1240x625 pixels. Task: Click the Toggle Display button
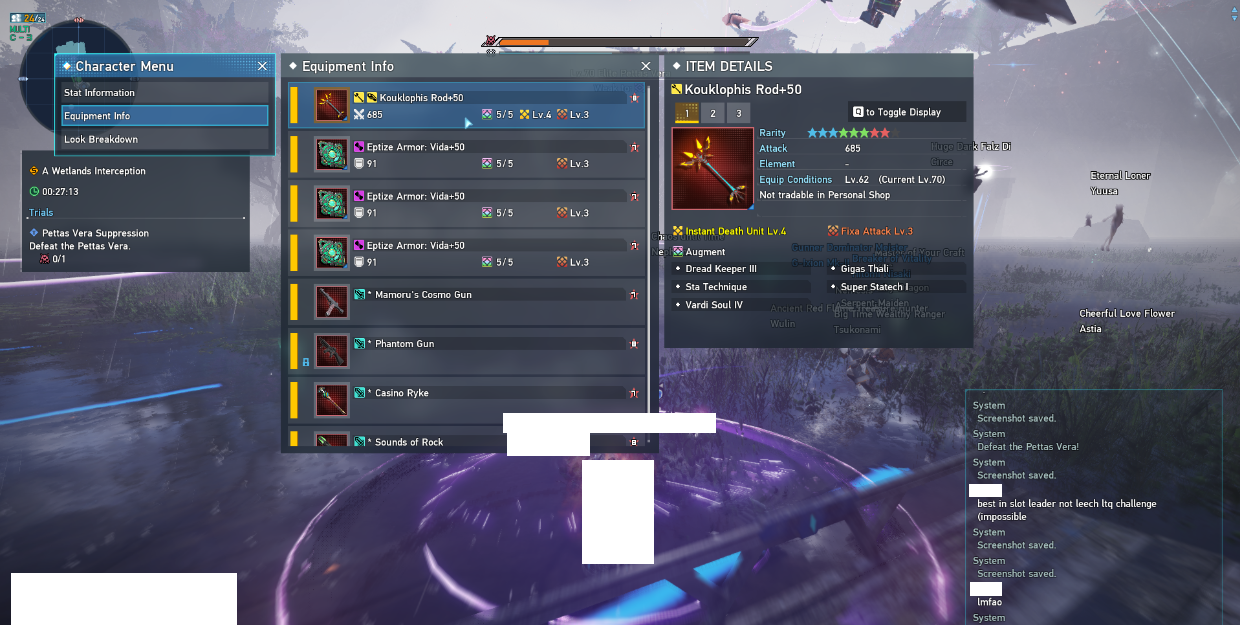[x=907, y=112]
